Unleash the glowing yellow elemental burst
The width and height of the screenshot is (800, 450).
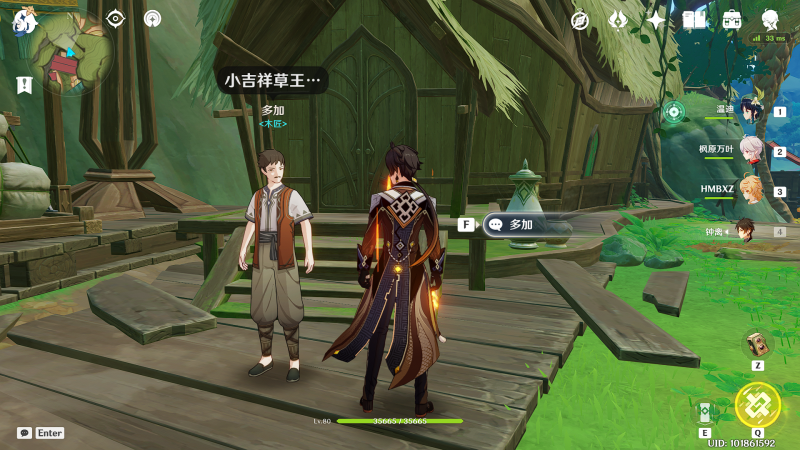[x=757, y=404]
